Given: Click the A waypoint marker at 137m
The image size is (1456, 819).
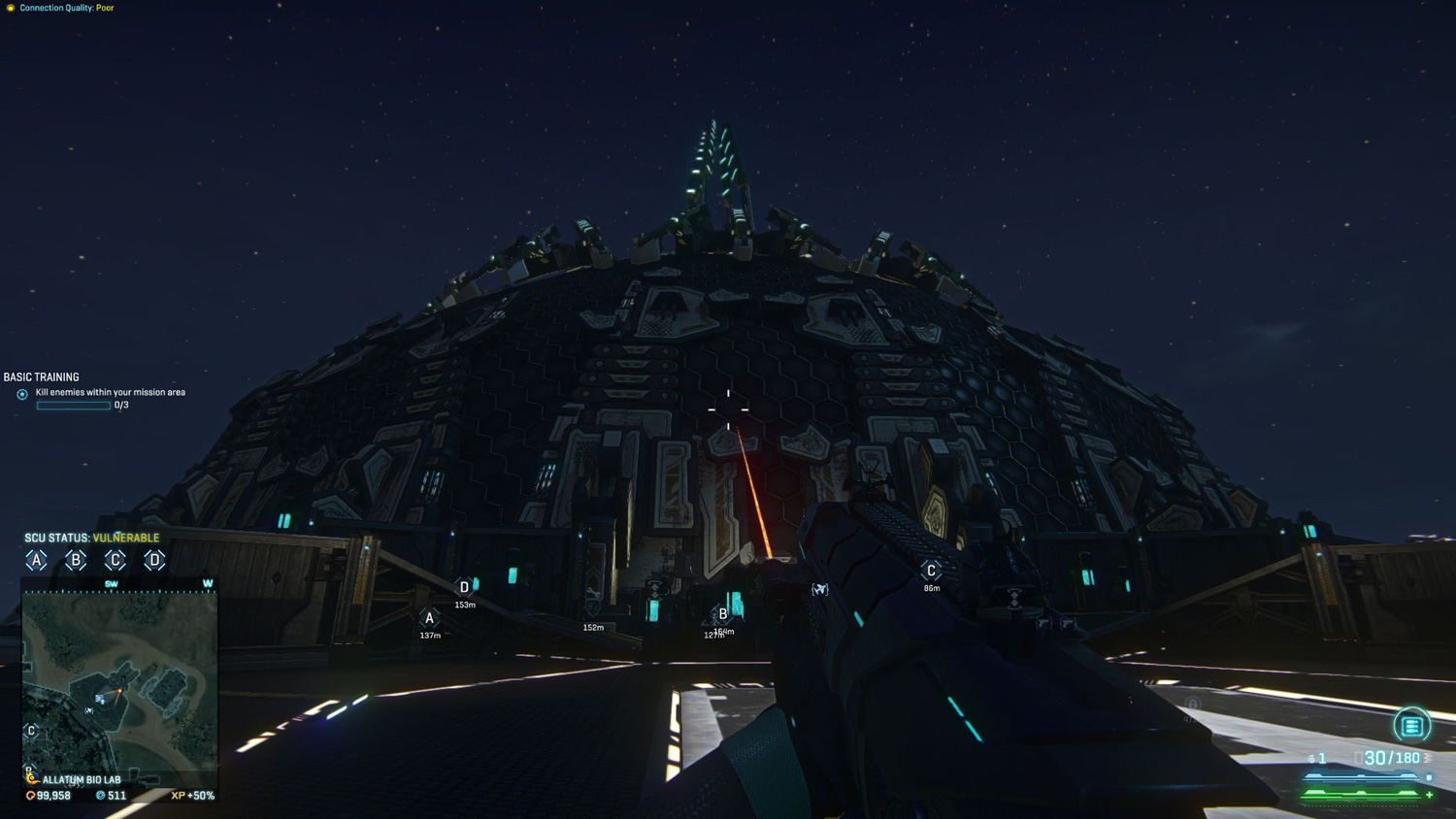Looking at the screenshot, I should pyautogui.click(x=429, y=619).
